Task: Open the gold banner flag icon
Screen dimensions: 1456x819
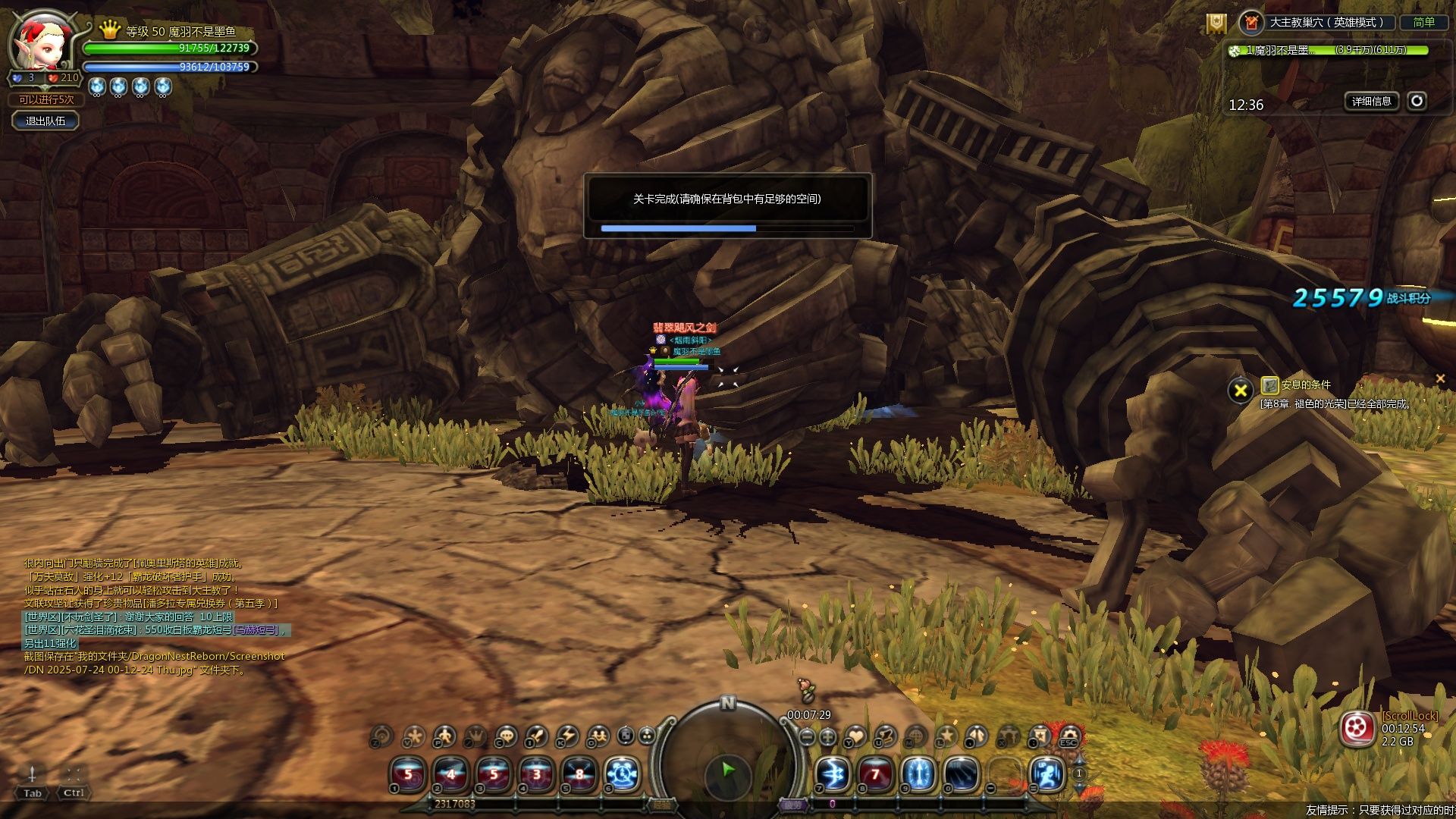Action: (x=1216, y=24)
